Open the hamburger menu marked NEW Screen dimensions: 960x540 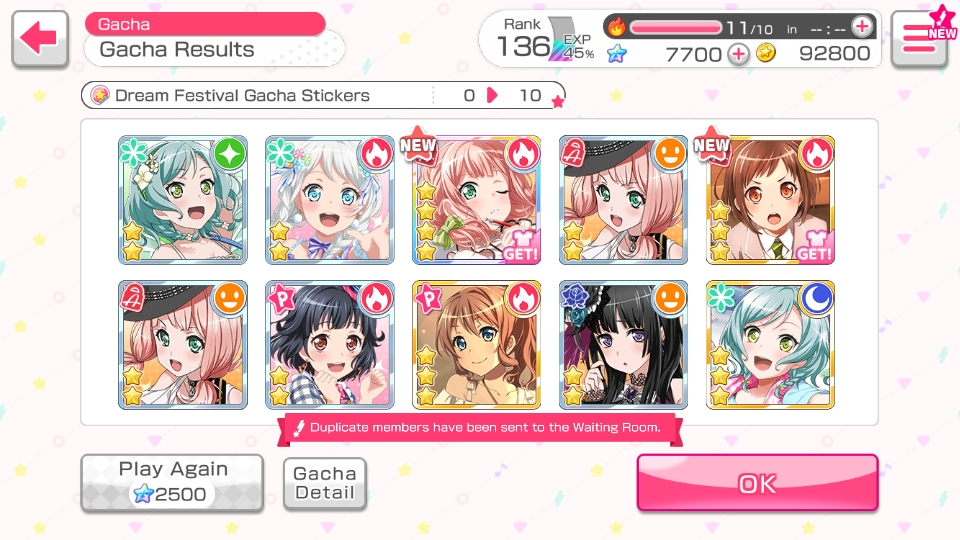tap(919, 39)
